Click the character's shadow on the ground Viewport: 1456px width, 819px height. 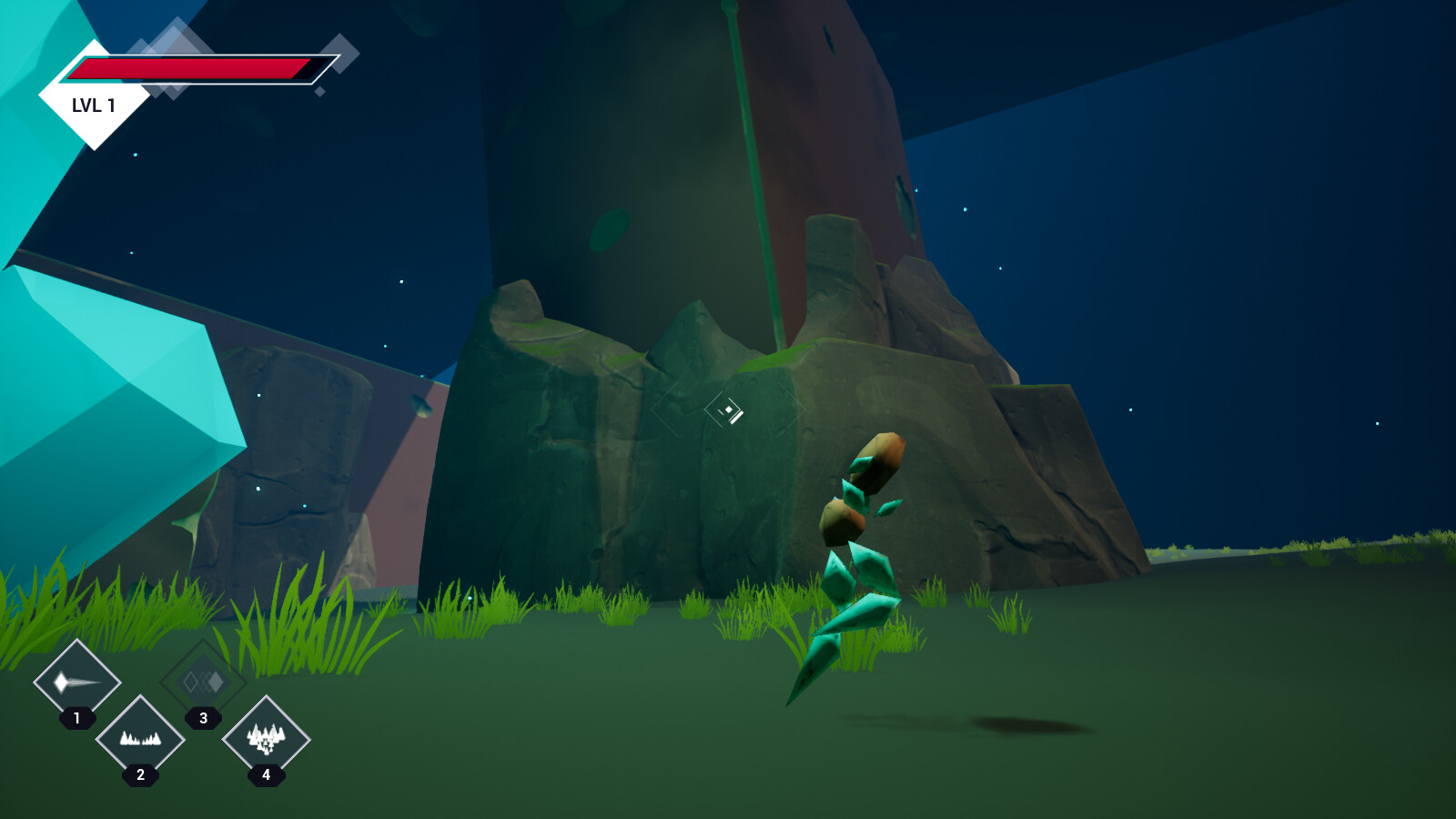1028,723
